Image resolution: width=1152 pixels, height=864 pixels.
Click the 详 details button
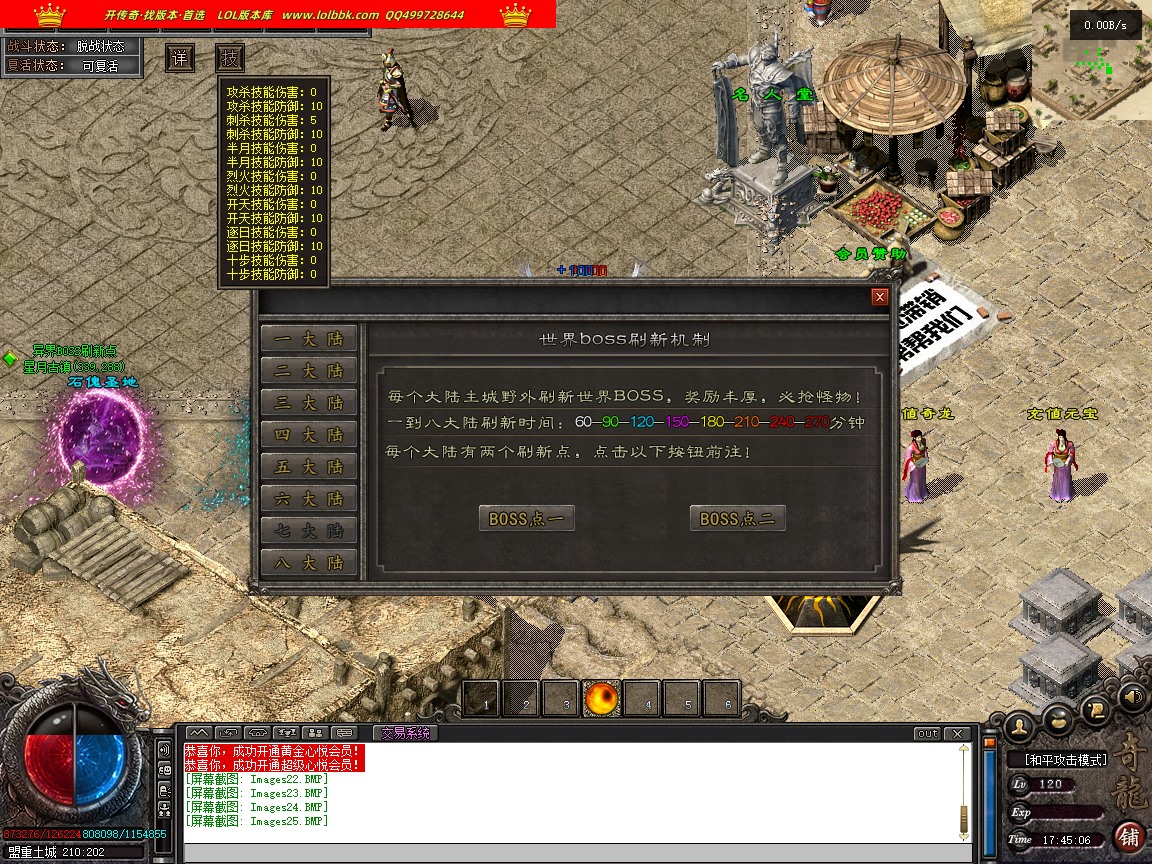click(180, 57)
